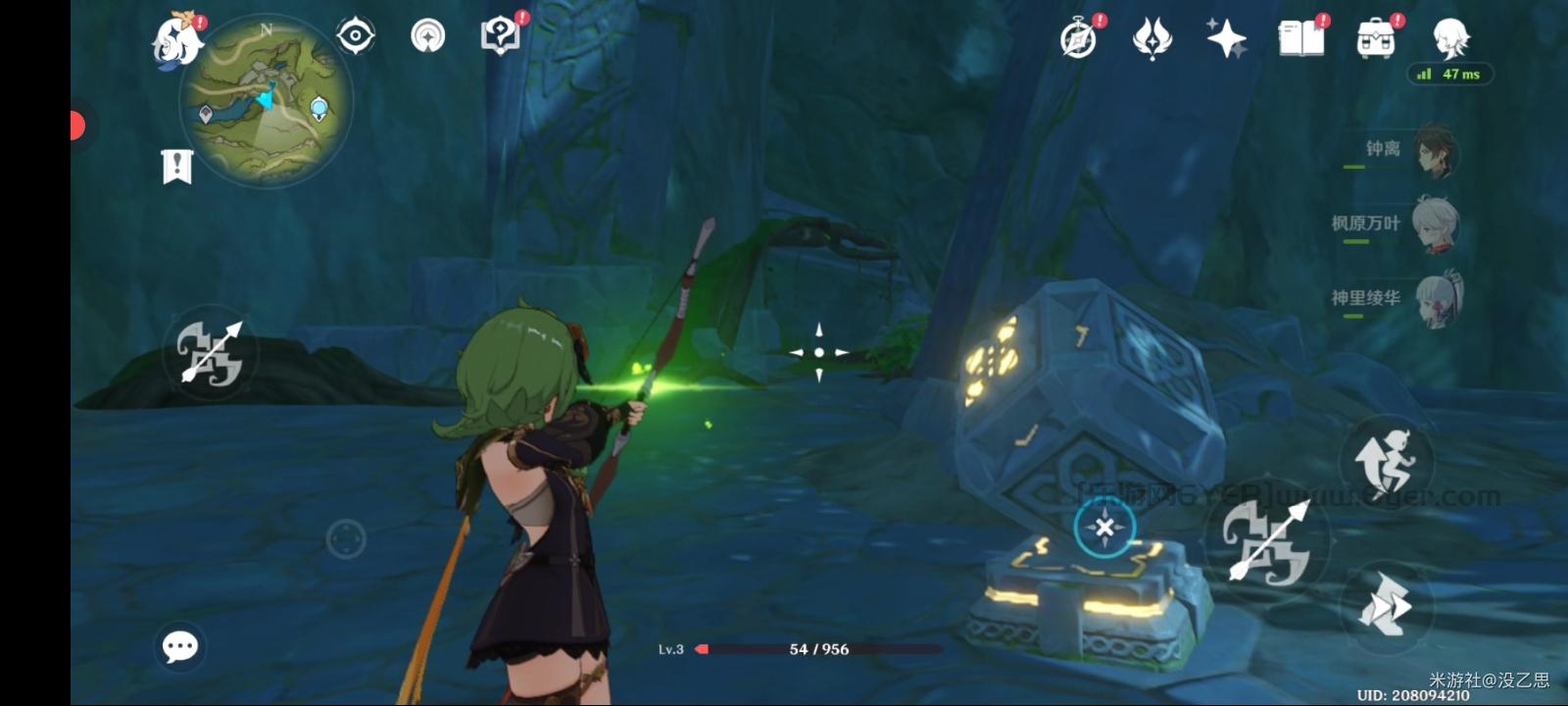Open the quest tracker bookmark icon
This screenshot has width=1568, height=706.
pos(176,168)
